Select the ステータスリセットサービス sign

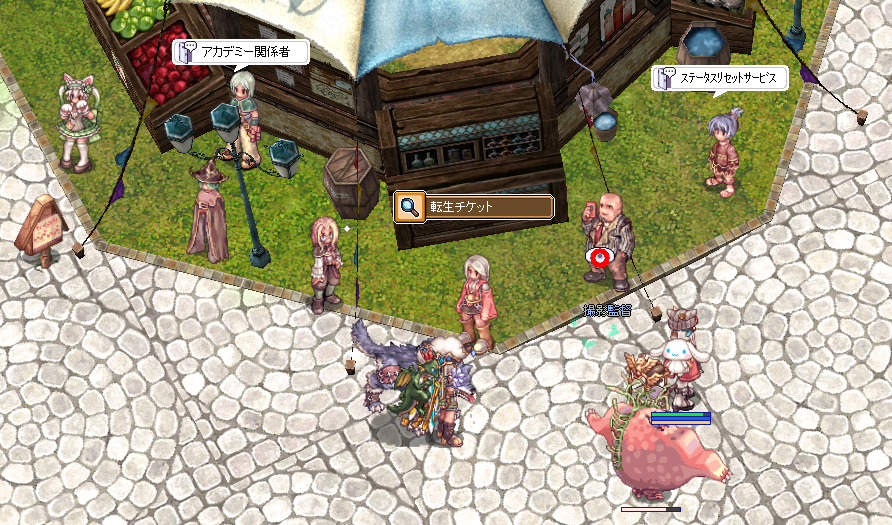pyautogui.click(x=721, y=78)
